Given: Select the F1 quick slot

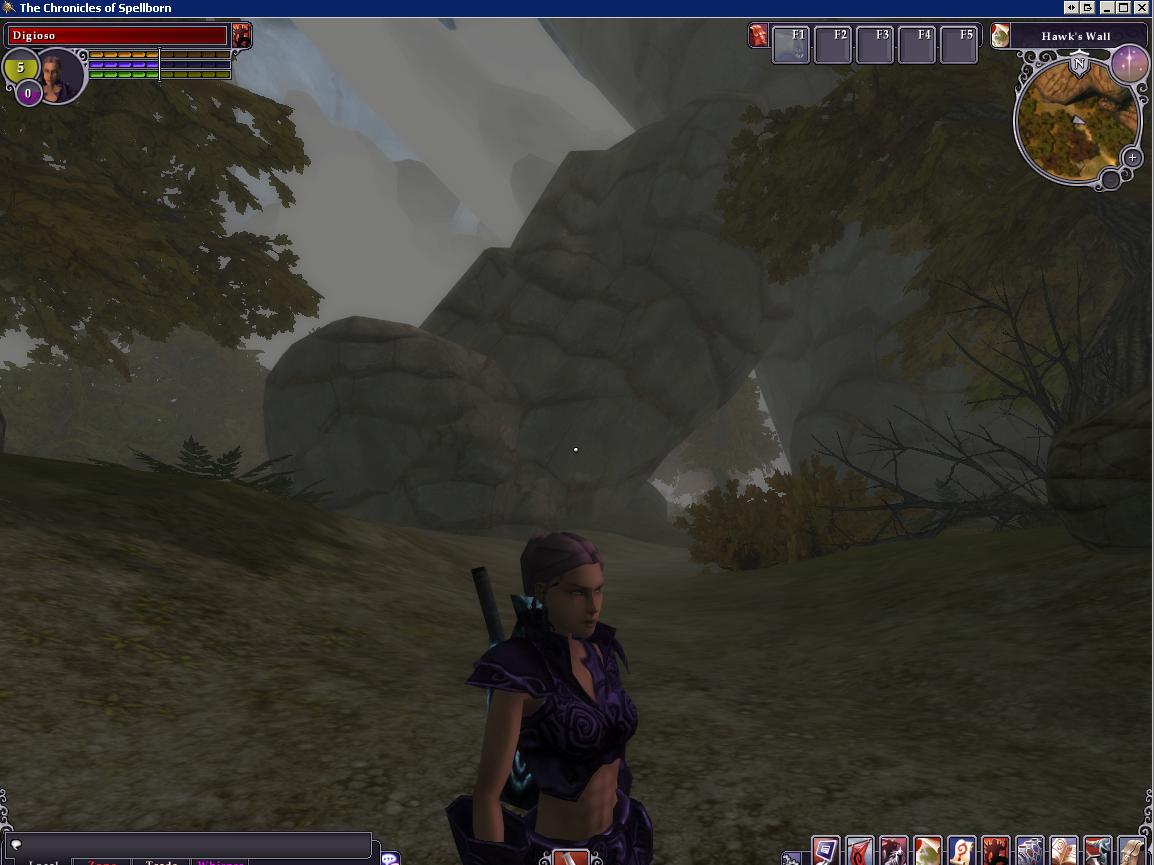Looking at the screenshot, I should 791,44.
